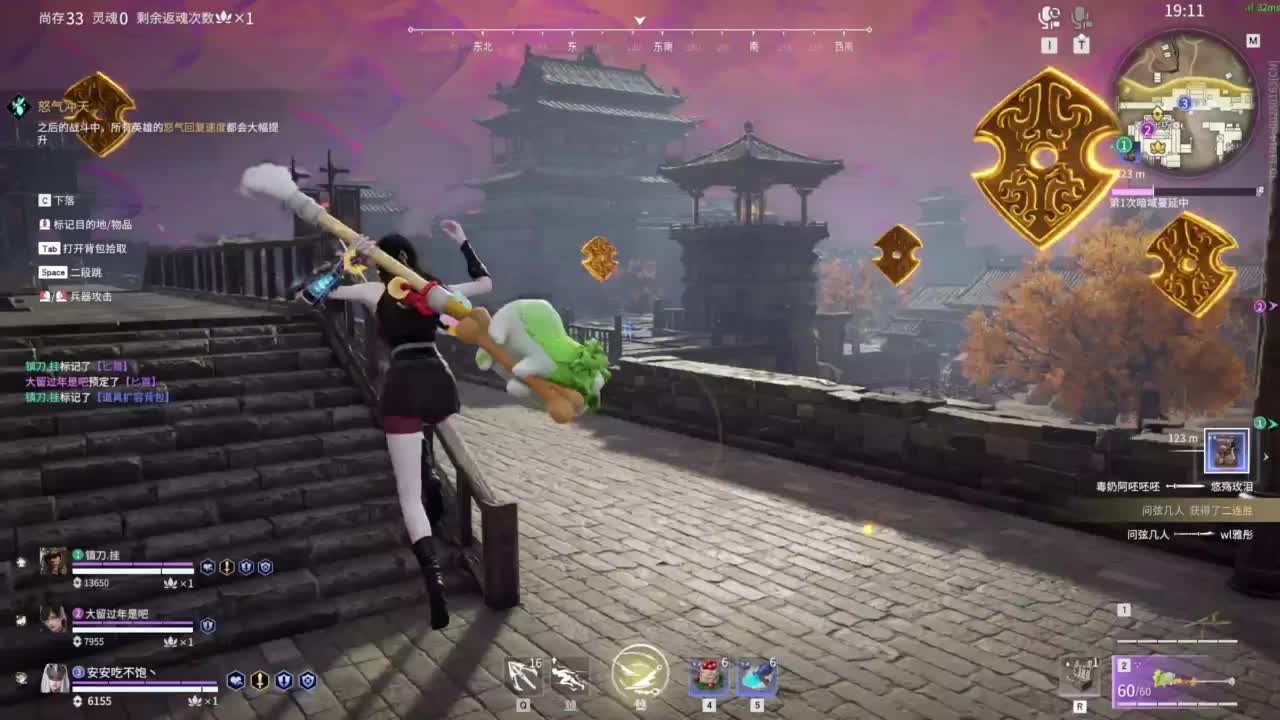Activate the ultimate ability in the R slot
This screenshot has height=720, width=1280.
pyautogui.click(x=1080, y=675)
